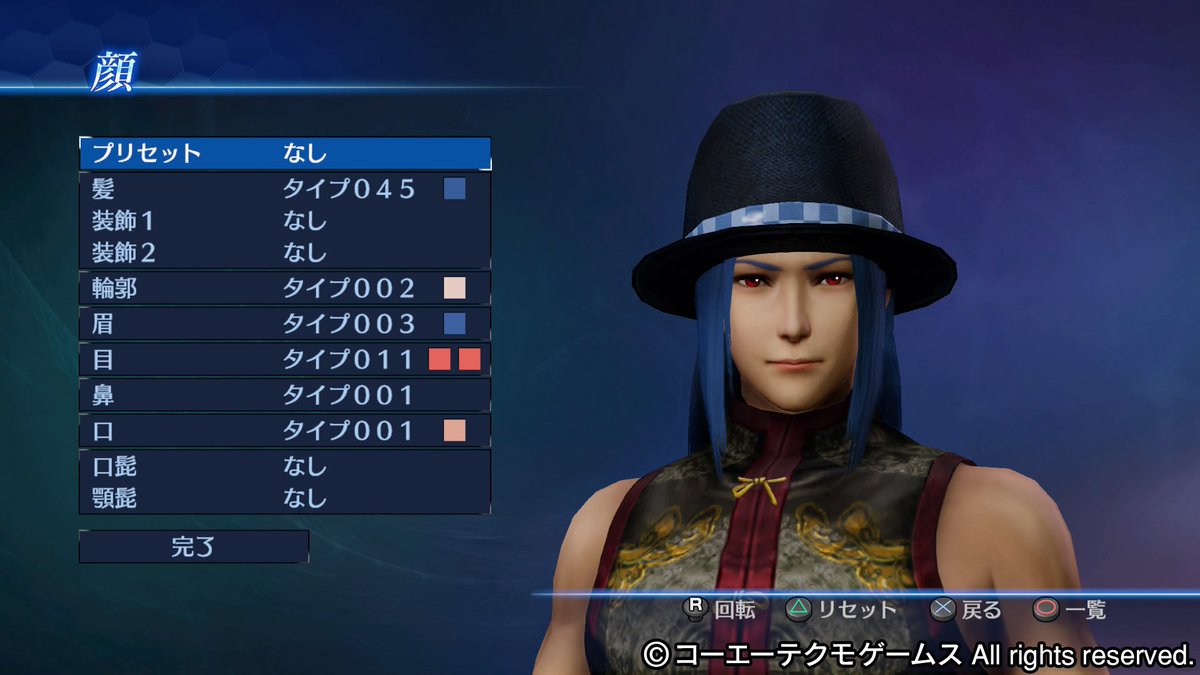Select the プリセット preset row

pyautogui.click(x=285, y=153)
